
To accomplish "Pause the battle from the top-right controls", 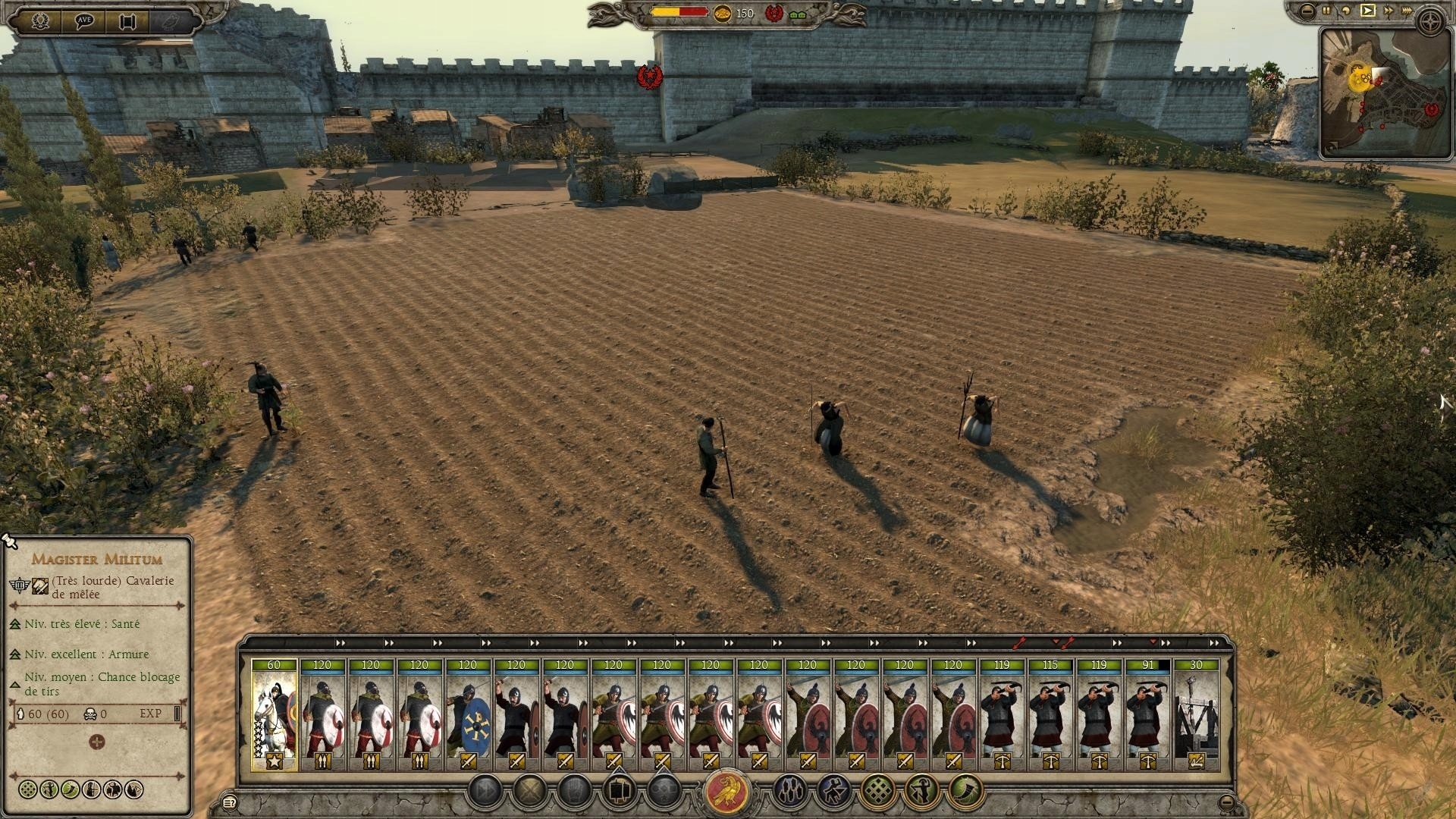I will [x=1326, y=10].
